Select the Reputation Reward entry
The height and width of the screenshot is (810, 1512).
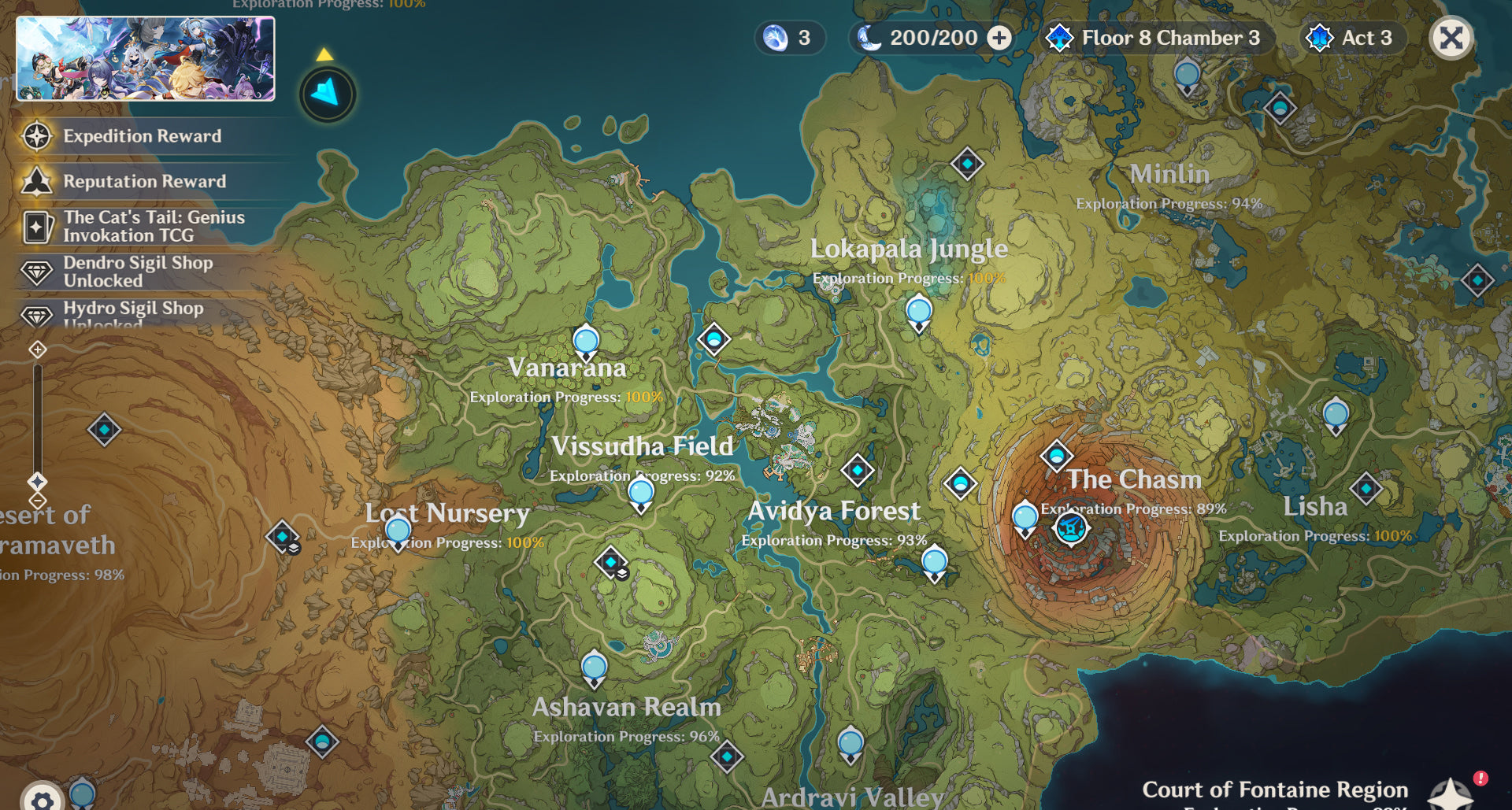click(x=144, y=182)
